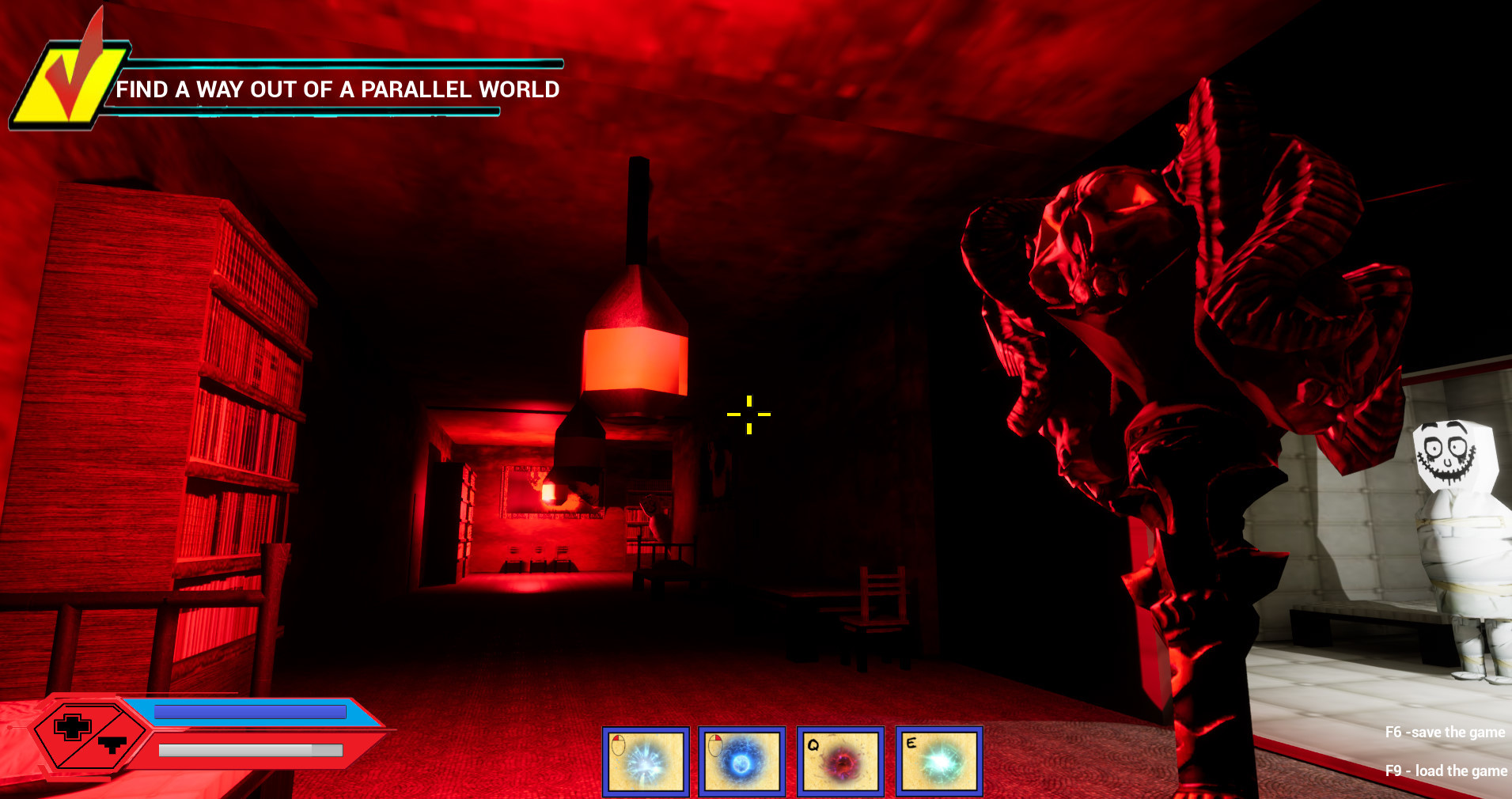
Task: Expand the ability hotbar panel
Action: tap(791, 762)
